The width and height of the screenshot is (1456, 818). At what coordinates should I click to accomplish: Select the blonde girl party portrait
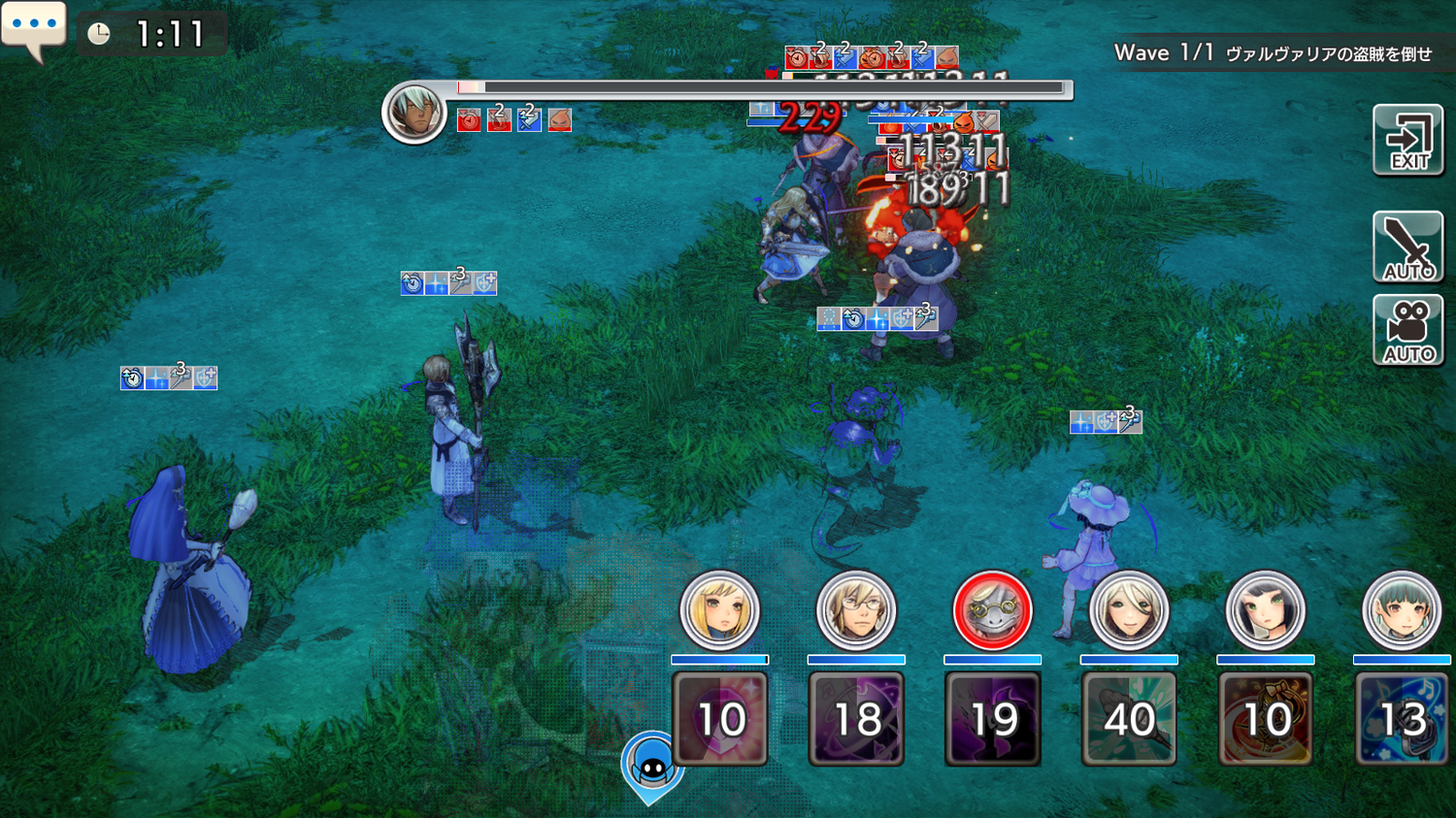pos(719,610)
